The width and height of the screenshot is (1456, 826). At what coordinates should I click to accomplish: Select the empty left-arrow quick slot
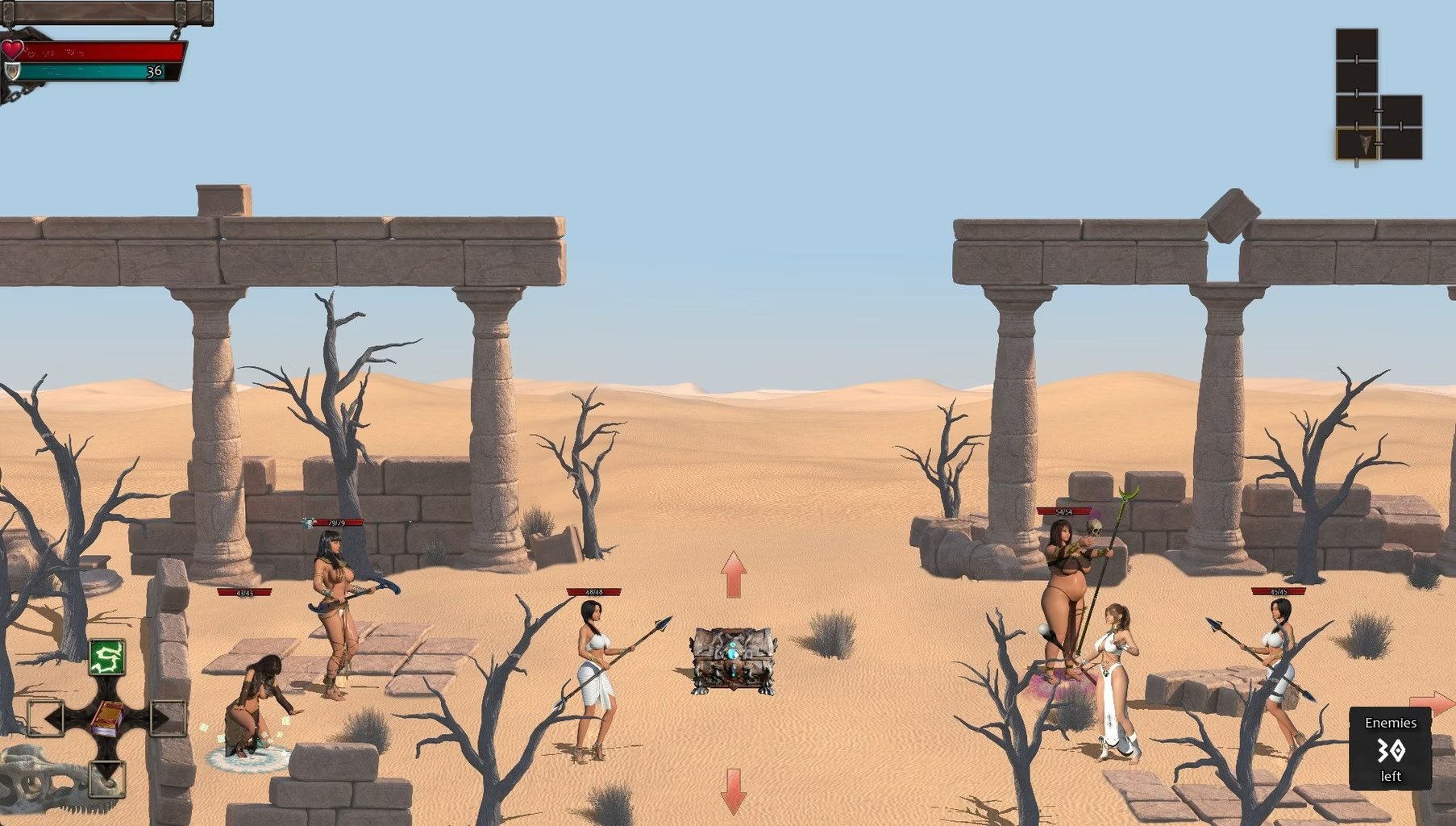46,717
